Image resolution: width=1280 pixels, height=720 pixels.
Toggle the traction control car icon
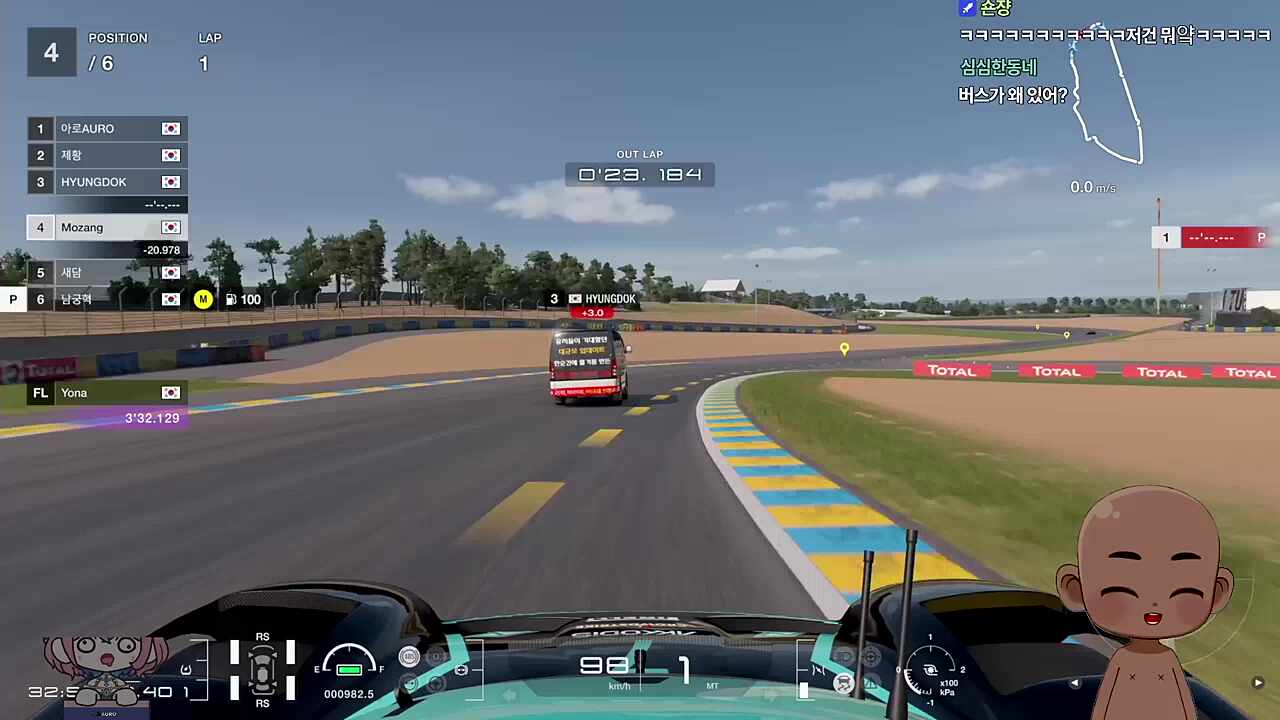(x=844, y=683)
